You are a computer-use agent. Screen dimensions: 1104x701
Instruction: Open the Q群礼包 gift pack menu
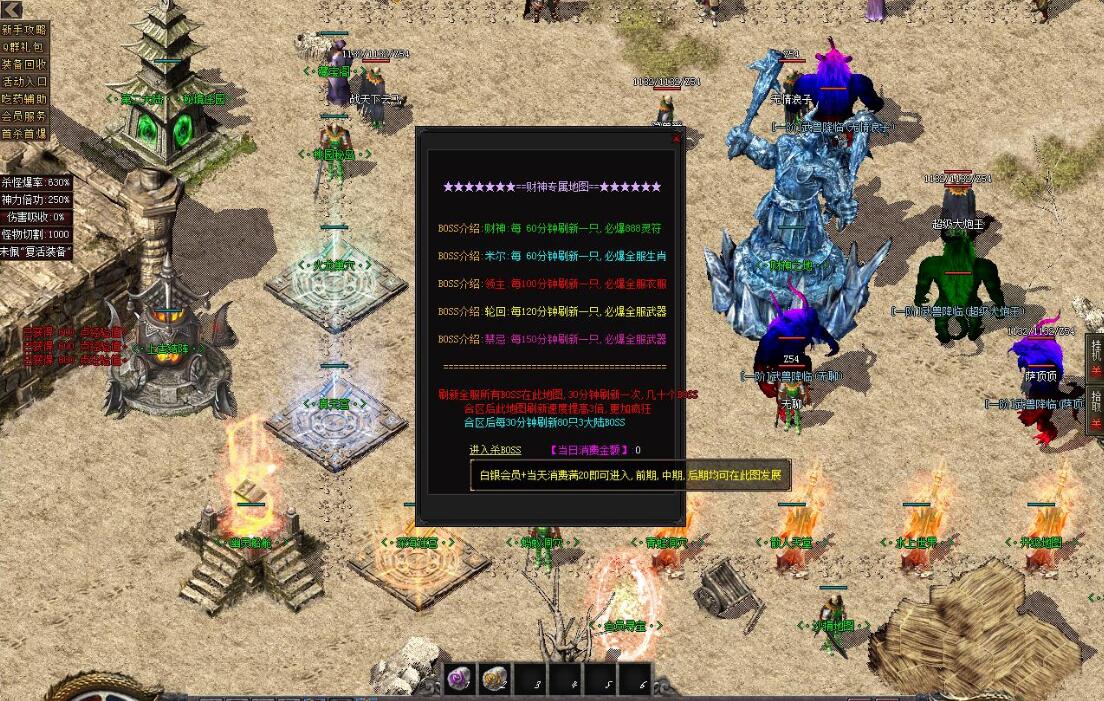click(x=24, y=47)
